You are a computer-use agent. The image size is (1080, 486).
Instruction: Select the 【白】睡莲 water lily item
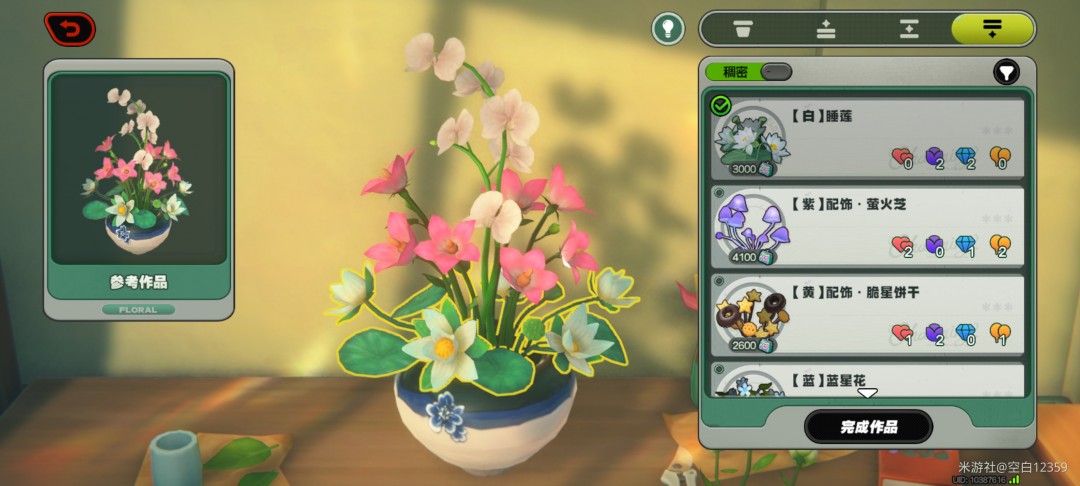point(867,138)
